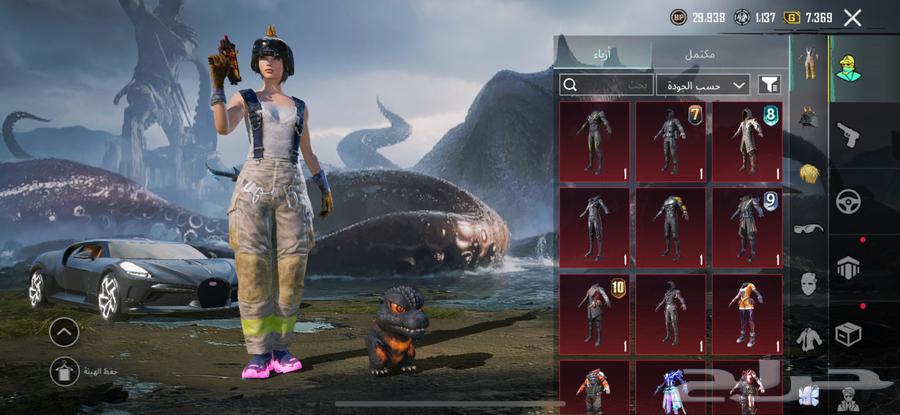This screenshot has height=415, width=900.
Task: Select the outfit with the level 8 badge
Action: coord(747,141)
